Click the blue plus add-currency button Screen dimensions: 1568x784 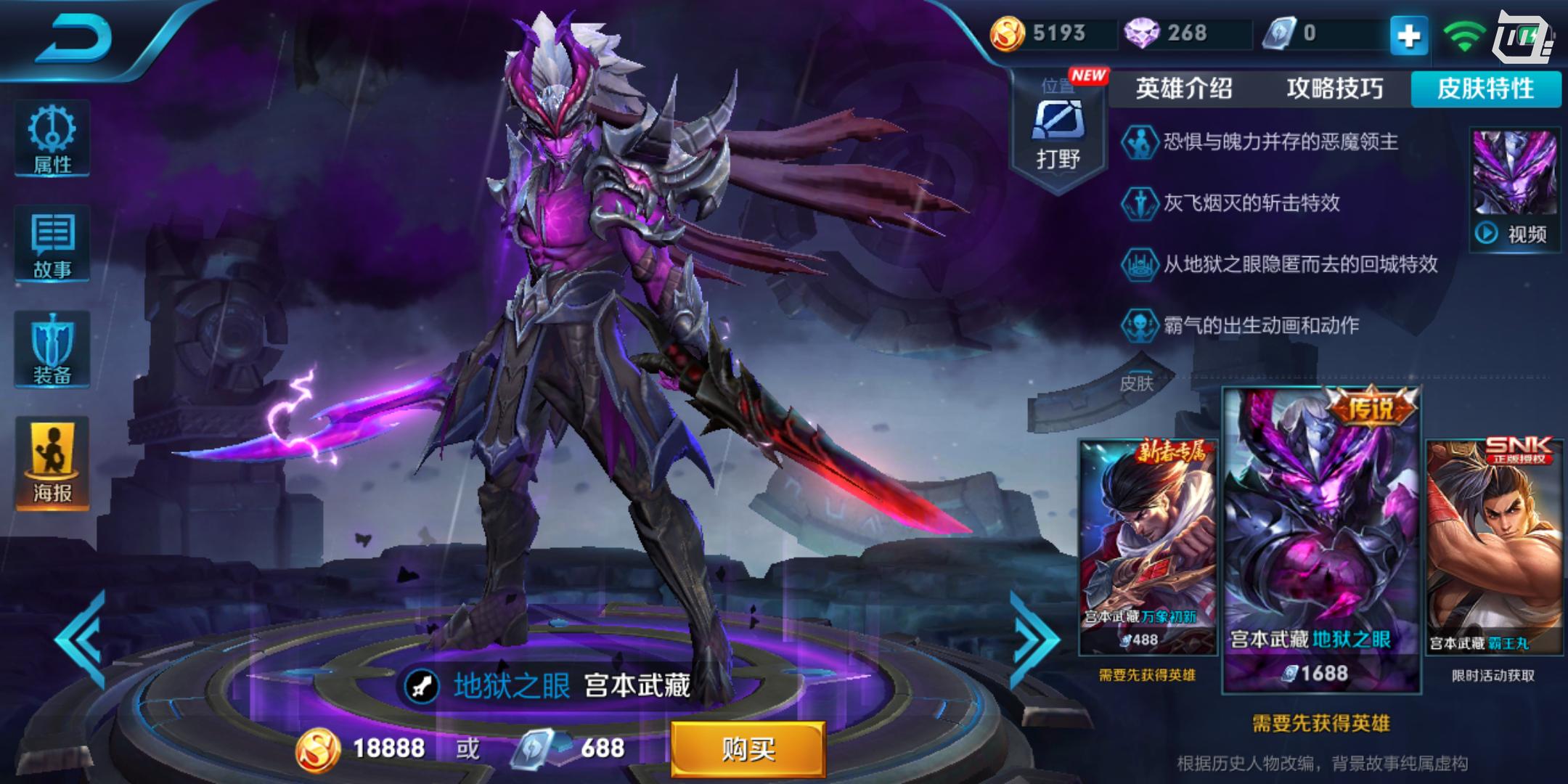1408,35
